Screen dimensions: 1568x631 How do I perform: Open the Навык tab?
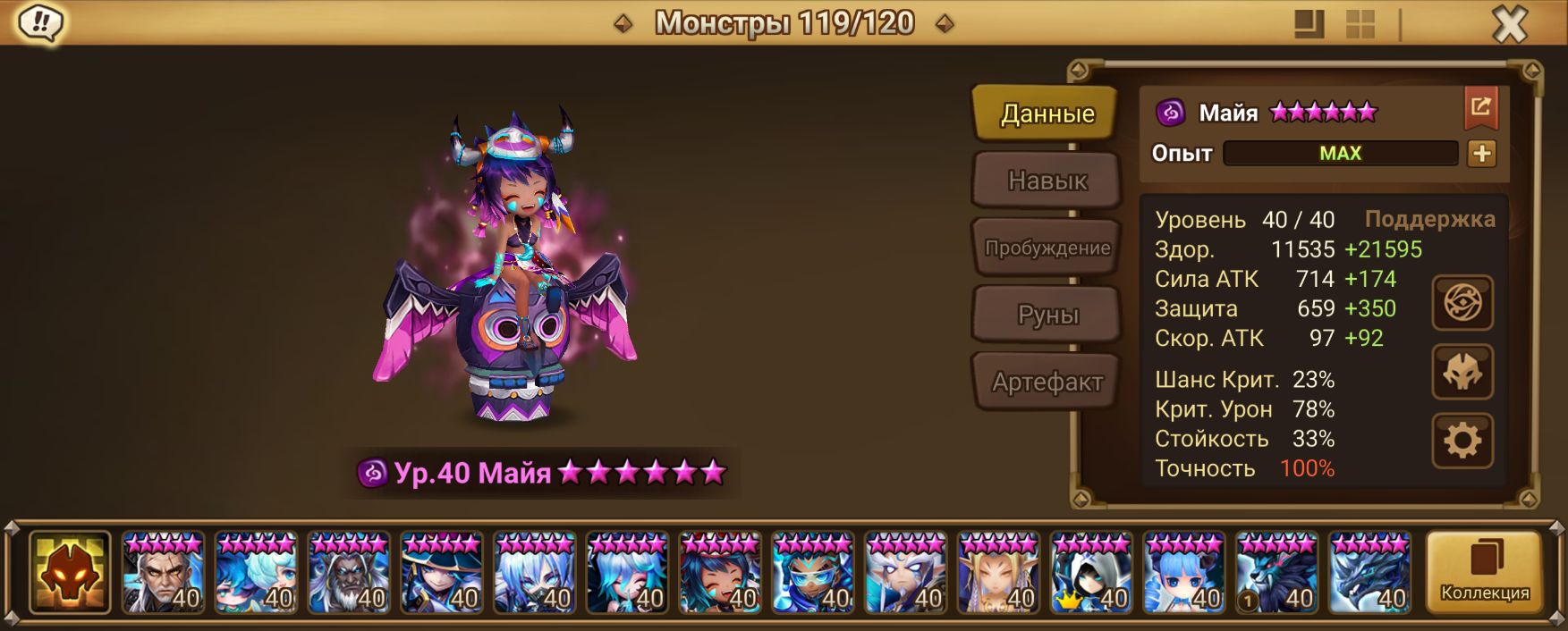1047,181
